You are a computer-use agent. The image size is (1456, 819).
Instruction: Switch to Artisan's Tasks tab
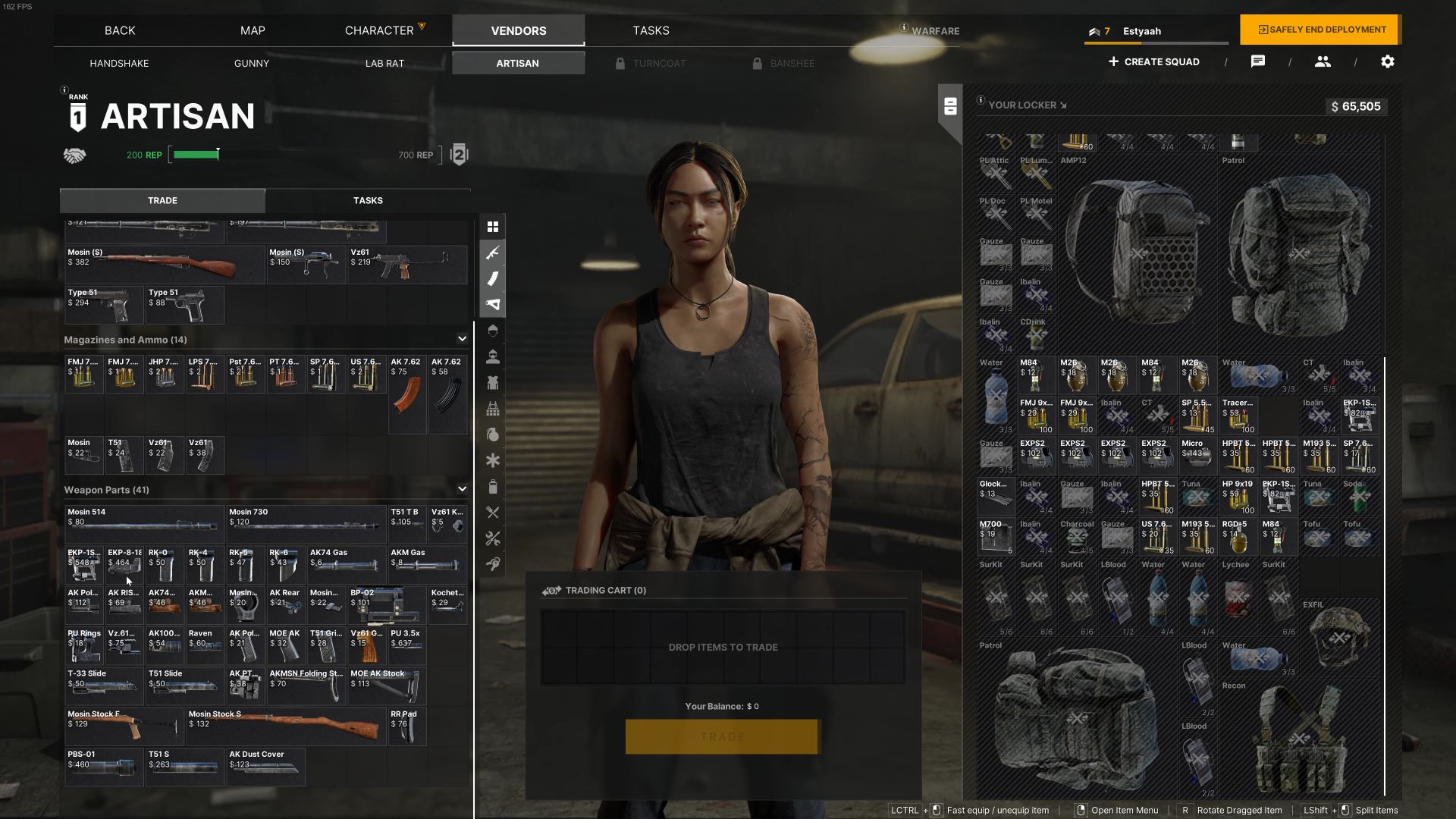tap(368, 200)
